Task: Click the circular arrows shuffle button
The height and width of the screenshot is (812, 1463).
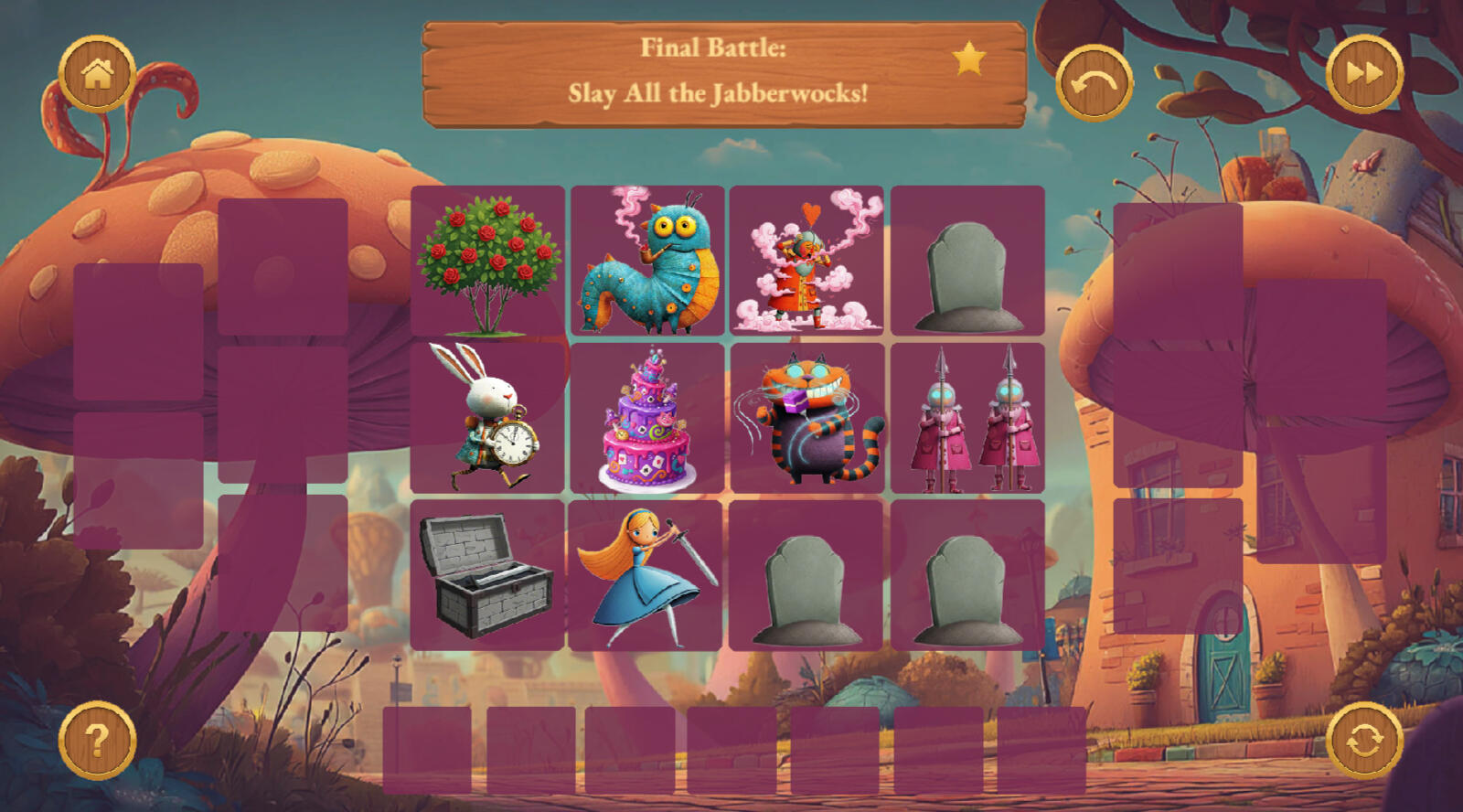Action: [x=1364, y=740]
